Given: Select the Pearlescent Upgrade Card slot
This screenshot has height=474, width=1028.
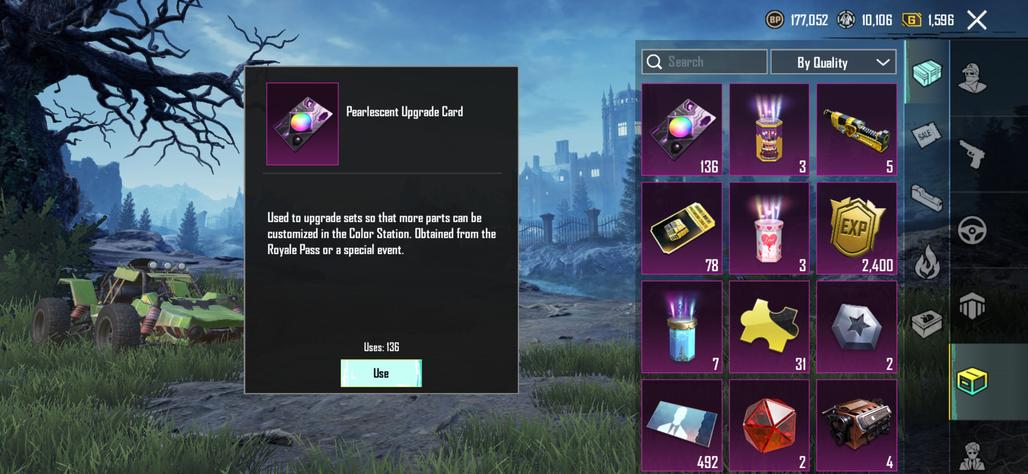Looking at the screenshot, I should click(682, 129).
